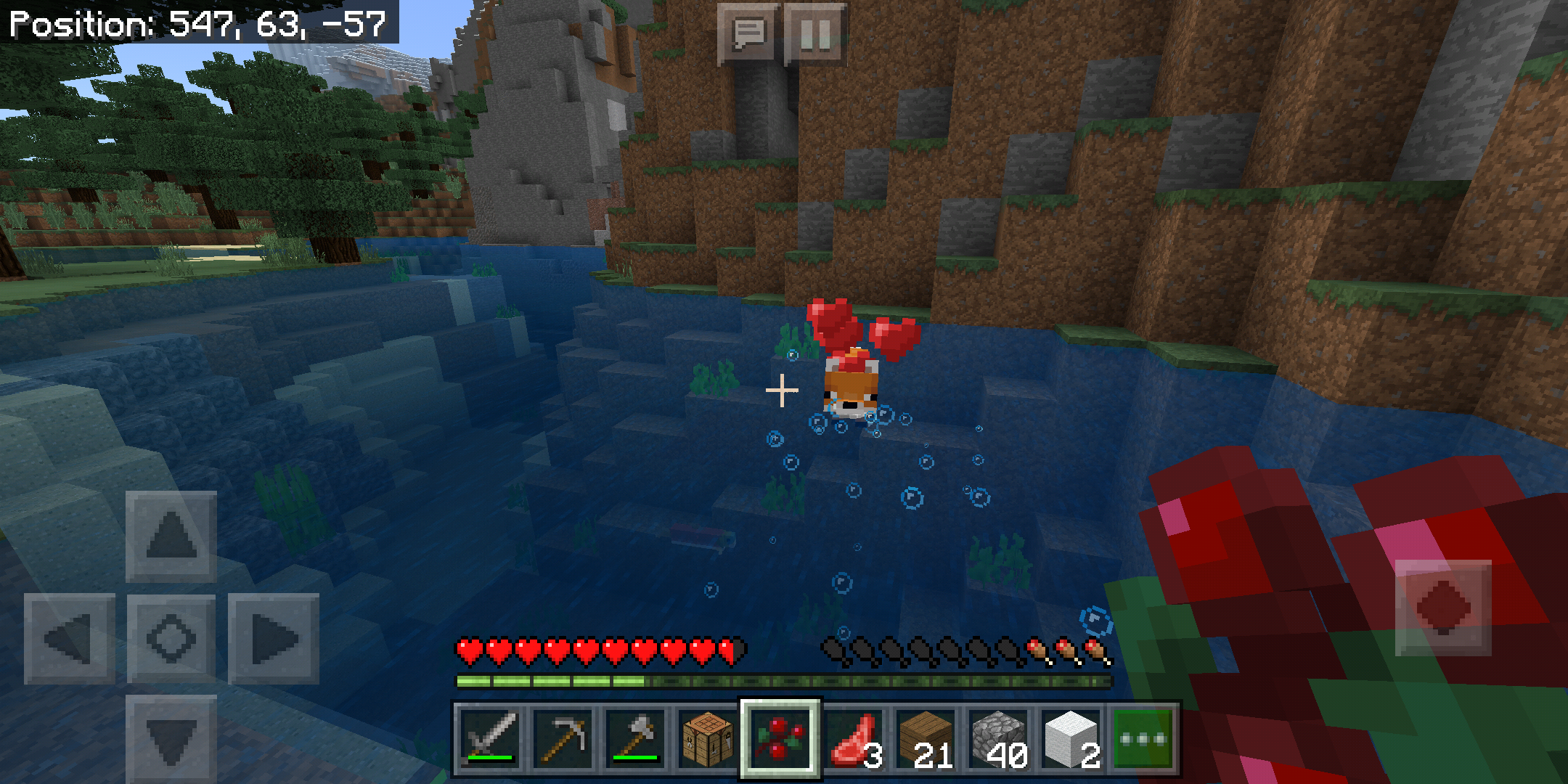Choose the cobblestone stack of 40
Image resolution: width=1568 pixels, height=784 pixels.
[1000, 739]
